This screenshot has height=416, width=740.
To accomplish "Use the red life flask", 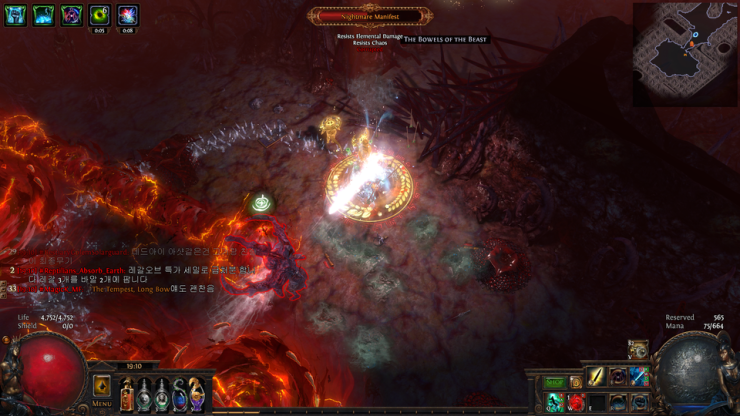I will tap(127, 395).
